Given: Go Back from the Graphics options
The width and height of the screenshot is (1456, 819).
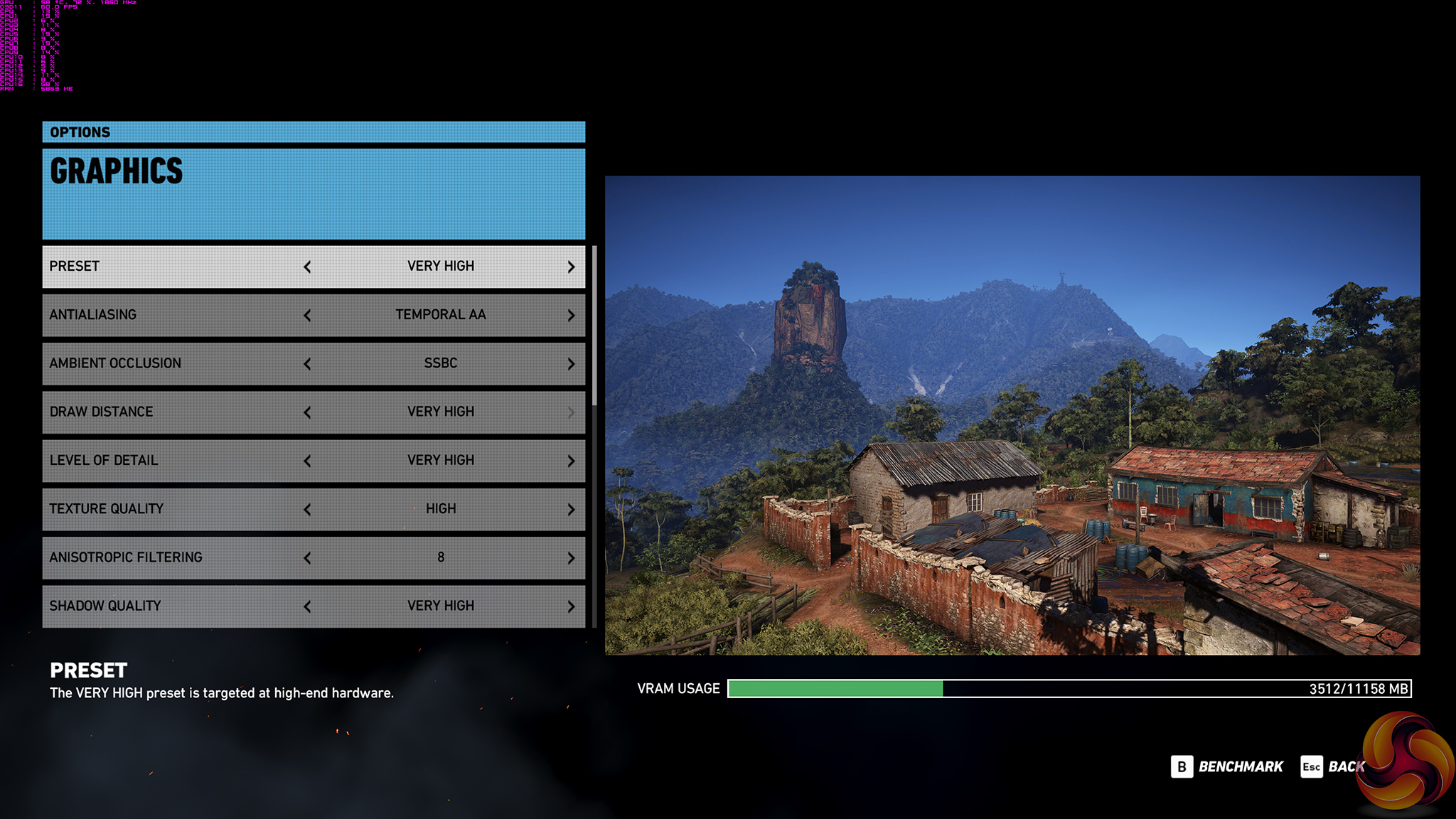Looking at the screenshot, I should [x=1332, y=767].
